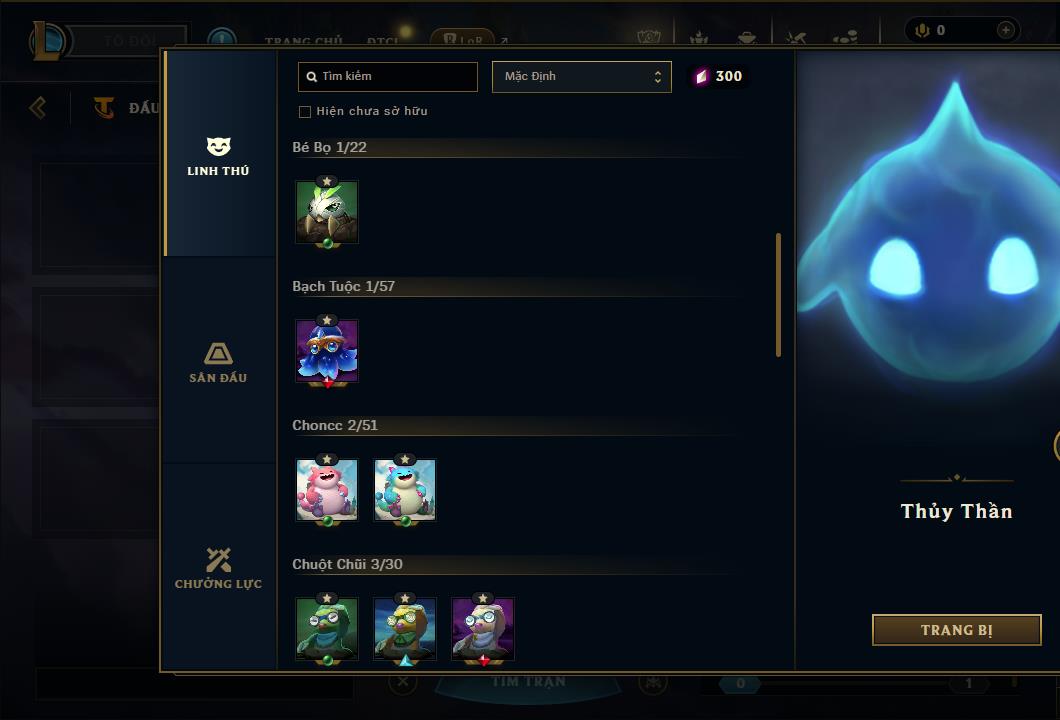This screenshot has height=720, width=1060.
Task: Pick the blue Choncc legend
Action: (x=405, y=490)
